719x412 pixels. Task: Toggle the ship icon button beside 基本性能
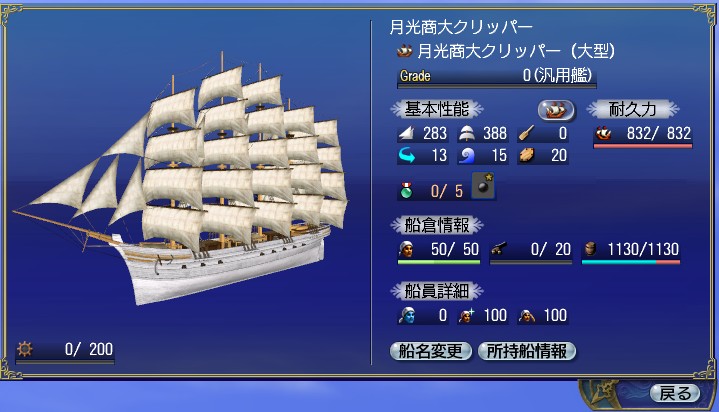(556, 109)
